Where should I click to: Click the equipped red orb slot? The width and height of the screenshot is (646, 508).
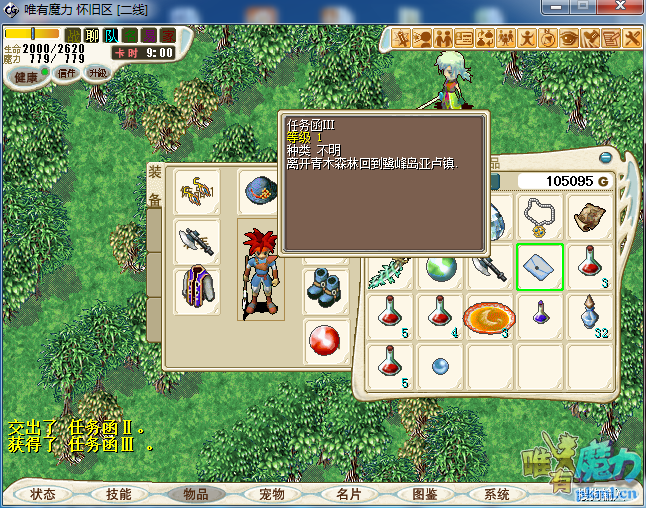coord(326,340)
